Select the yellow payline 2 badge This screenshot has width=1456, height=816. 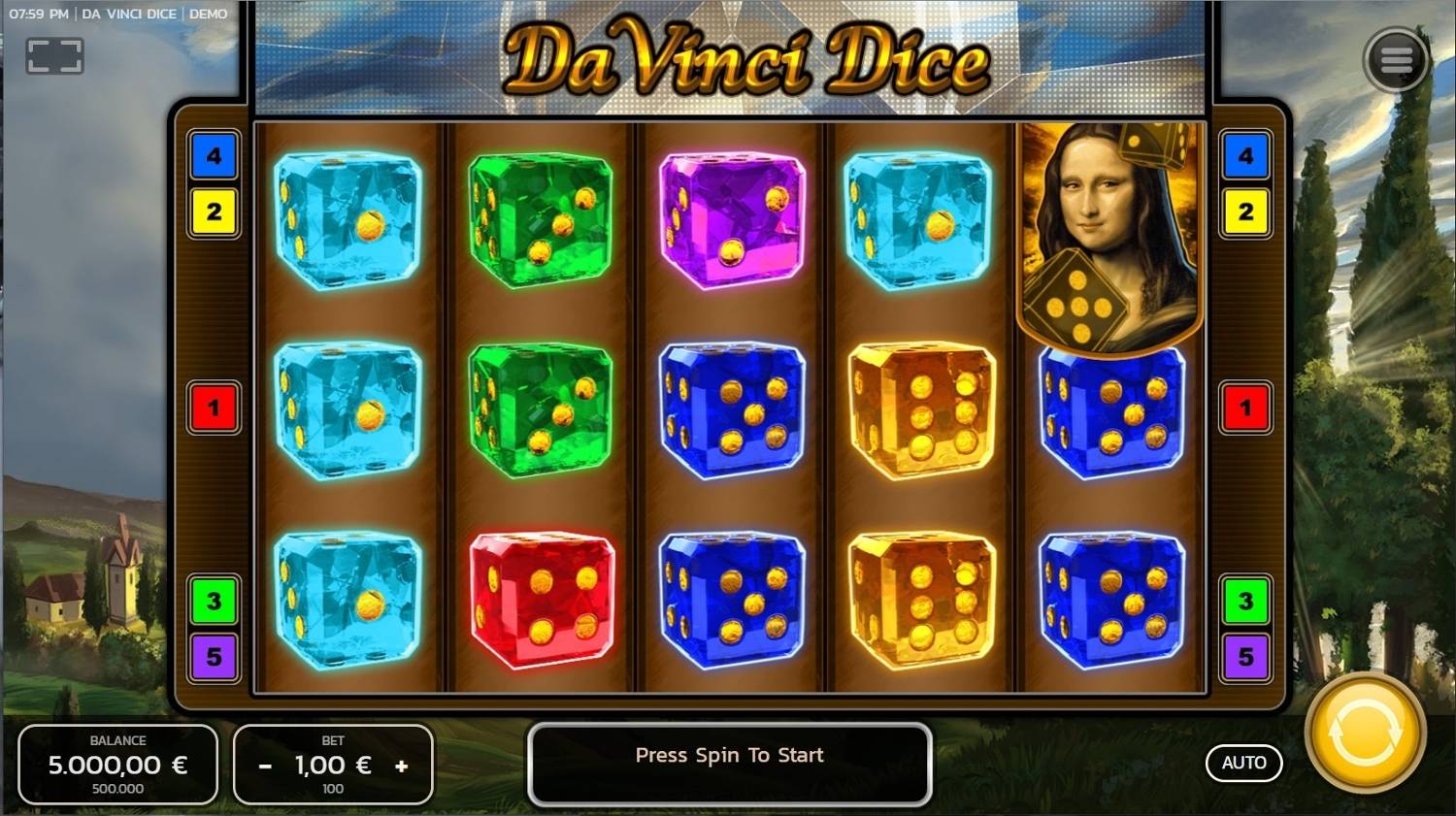tap(214, 212)
